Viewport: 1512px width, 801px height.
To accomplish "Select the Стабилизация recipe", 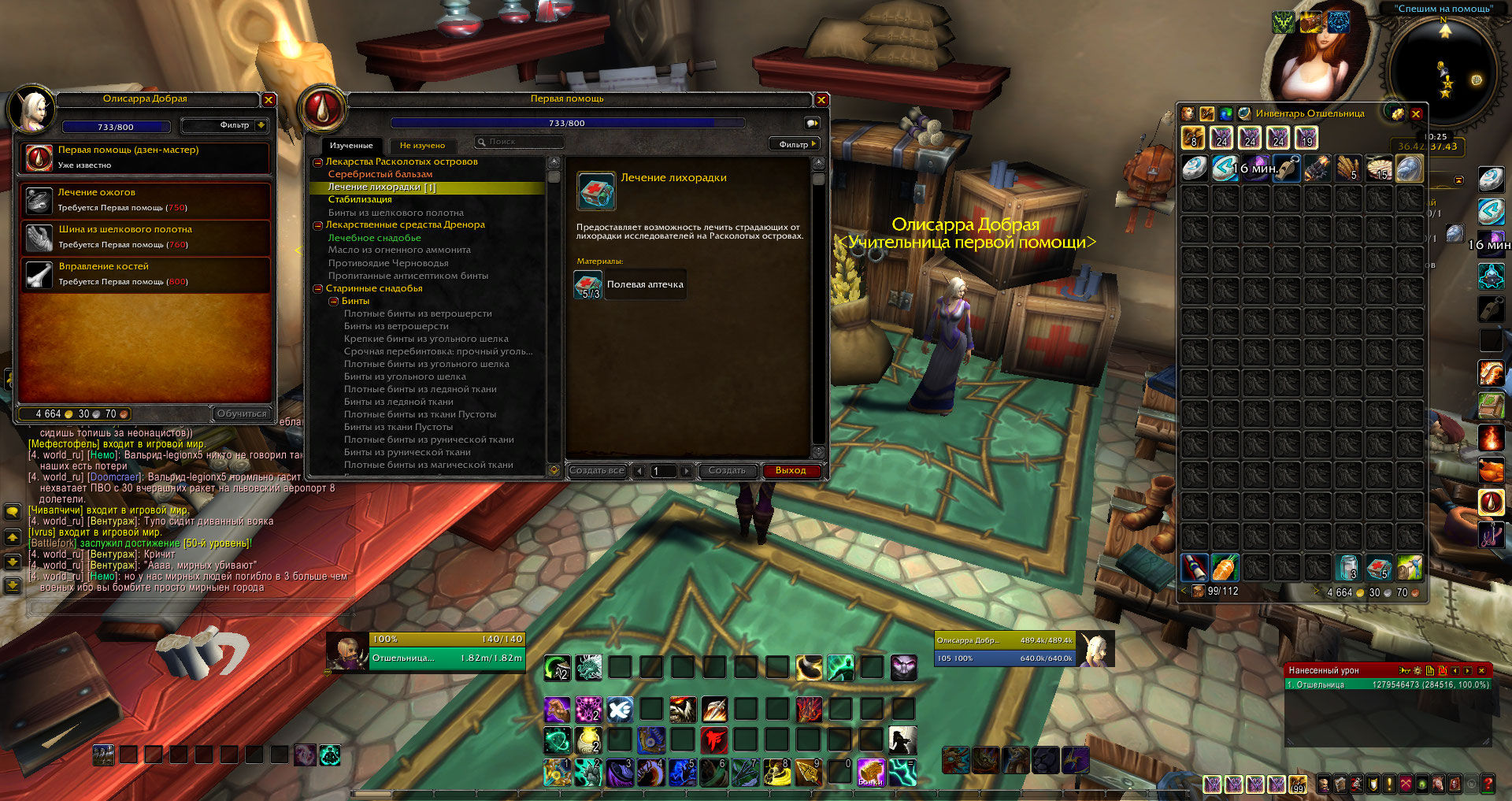I will [x=360, y=199].
